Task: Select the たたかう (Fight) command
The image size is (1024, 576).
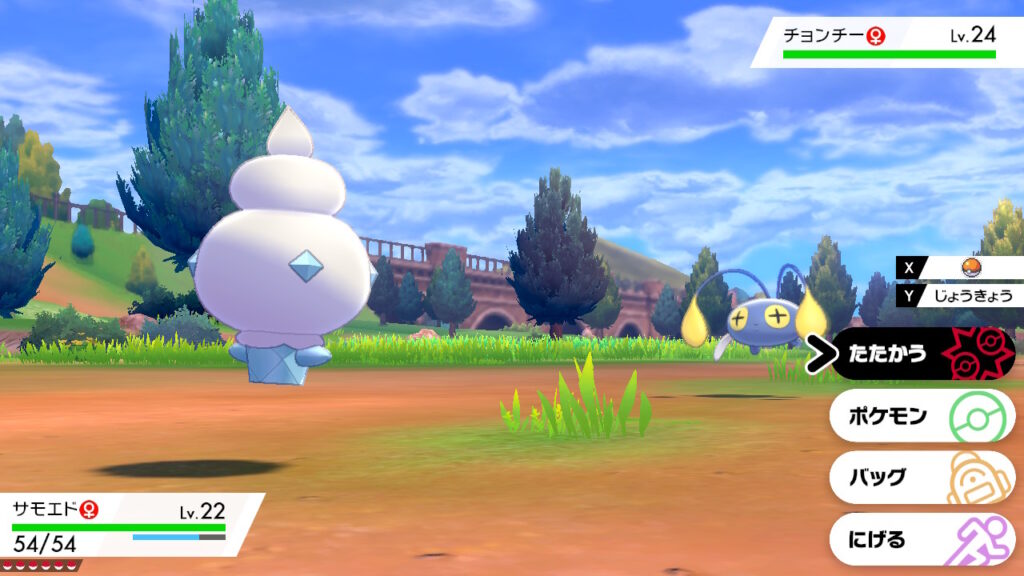Action: (x=922, y=354)
